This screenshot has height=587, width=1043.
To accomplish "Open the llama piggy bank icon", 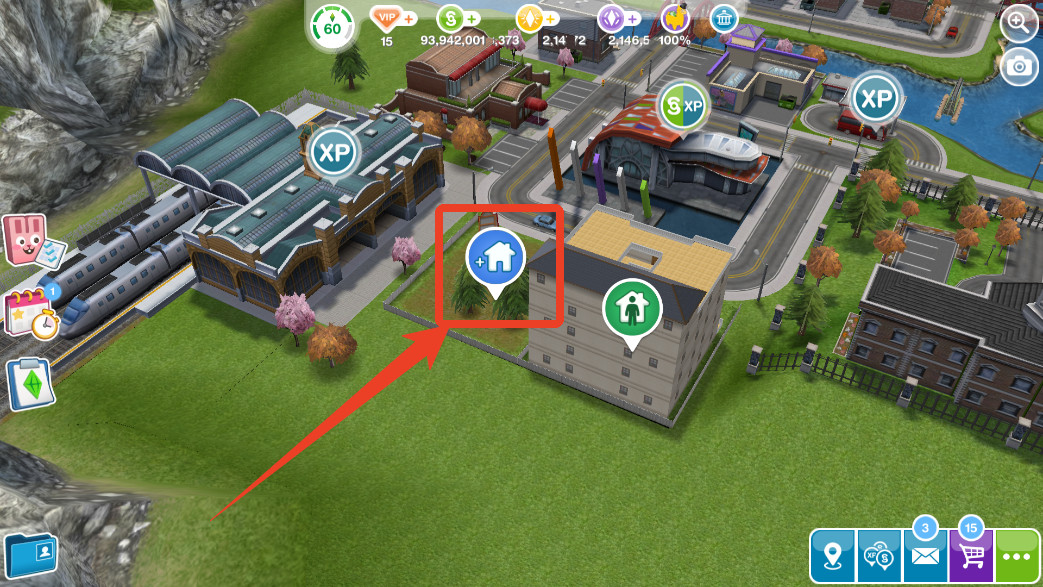I will point(677,20).
